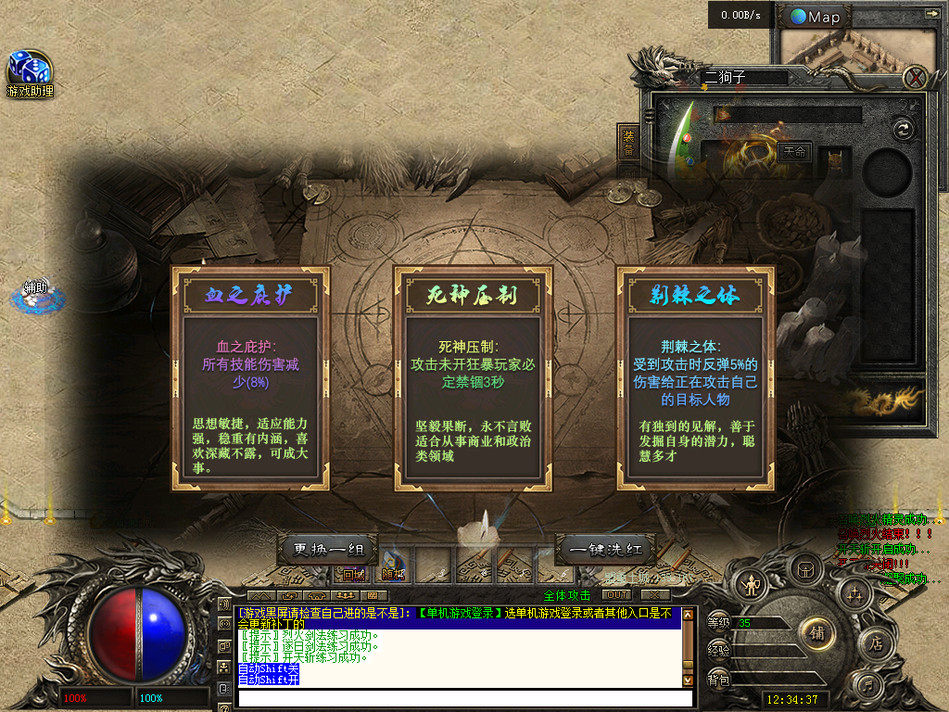Image resolution: width=949 pixels, height=712 pixels.
Task: Click the refresh arrows button in character panel
Action: [902, 128]
